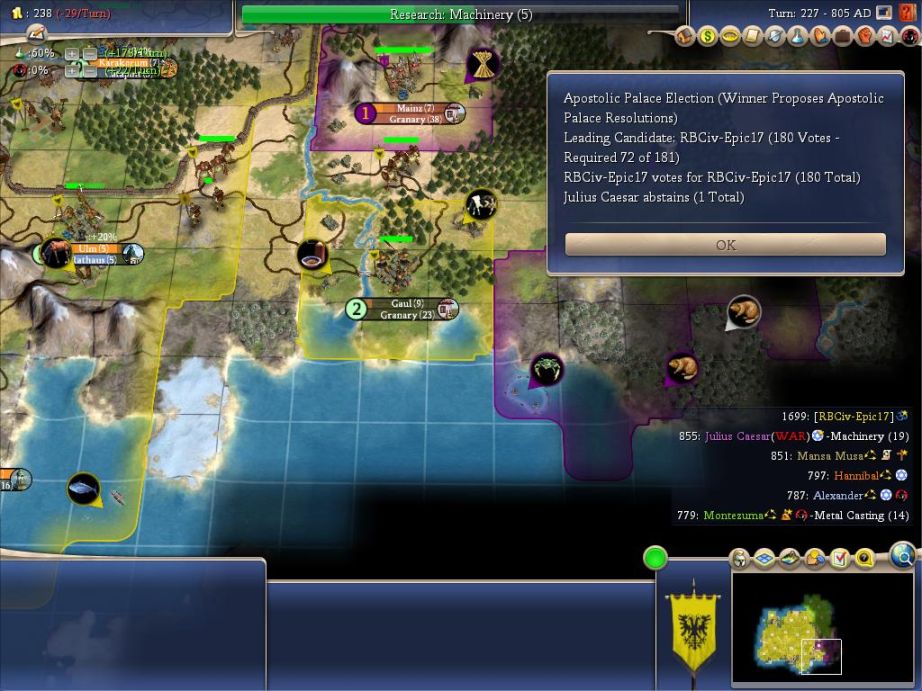Increase the science research rate slider

pos(71,54)
